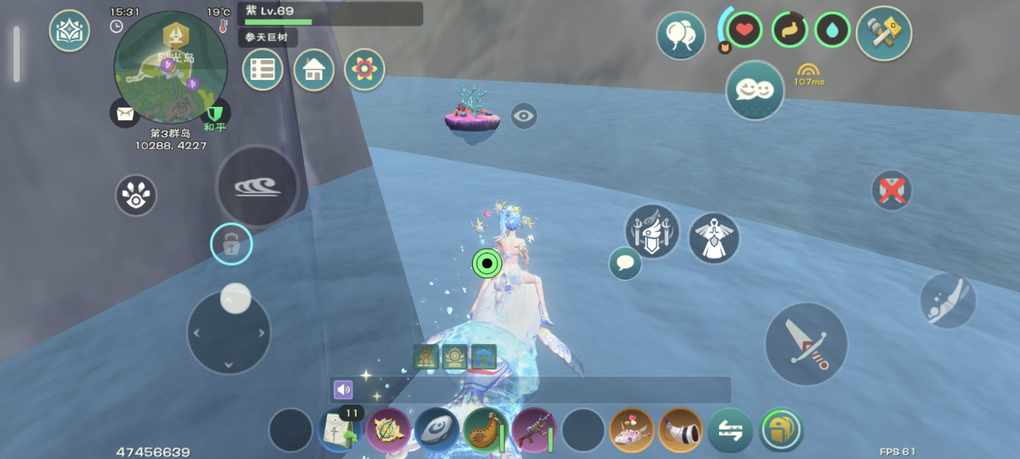Viewport: 1020px width, 459px height.
Task: Toggle the padlock lock button
Action: click(231, 244)
